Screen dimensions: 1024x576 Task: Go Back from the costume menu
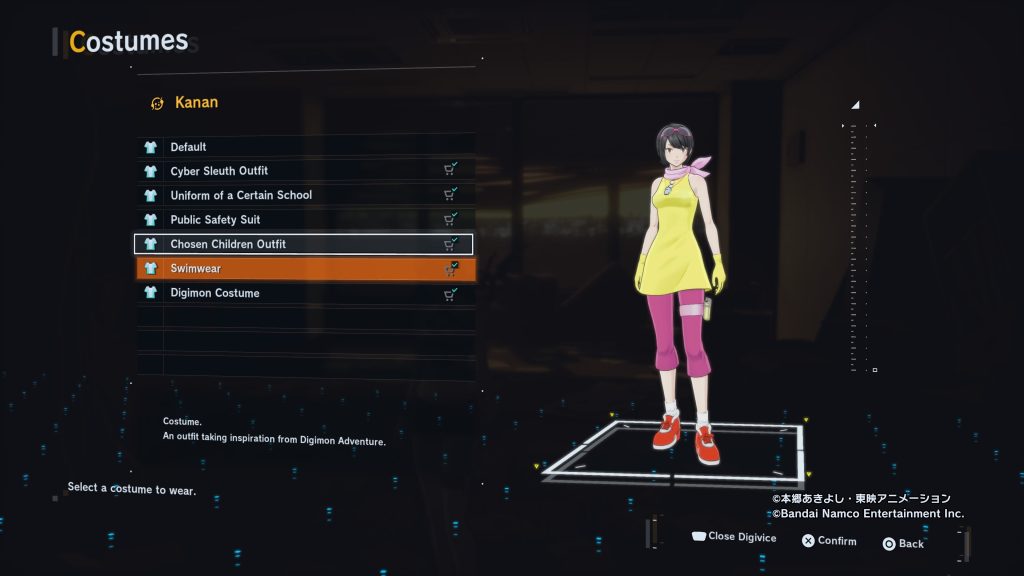[903, 544]
